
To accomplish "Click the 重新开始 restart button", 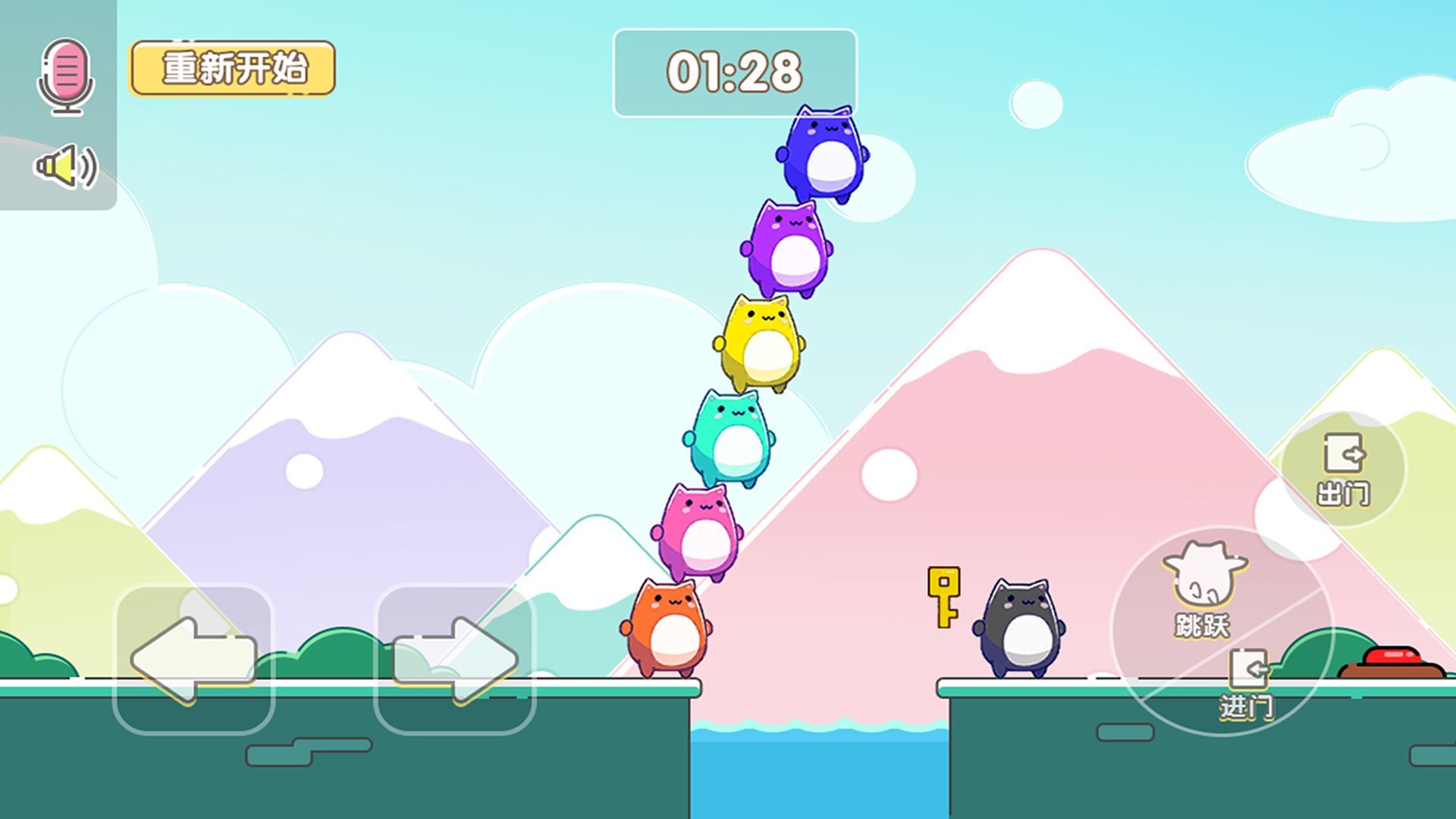I will tap(232, 68).
